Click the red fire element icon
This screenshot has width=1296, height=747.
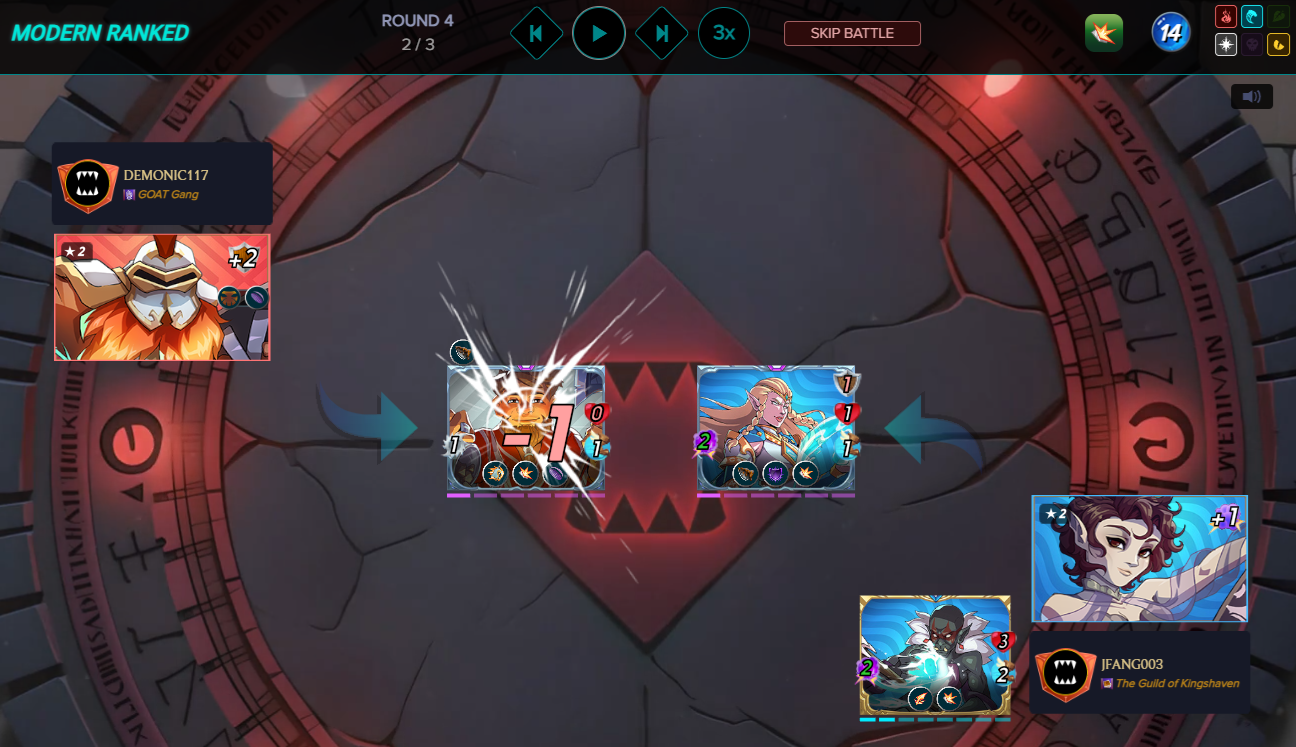[1226, 17]
